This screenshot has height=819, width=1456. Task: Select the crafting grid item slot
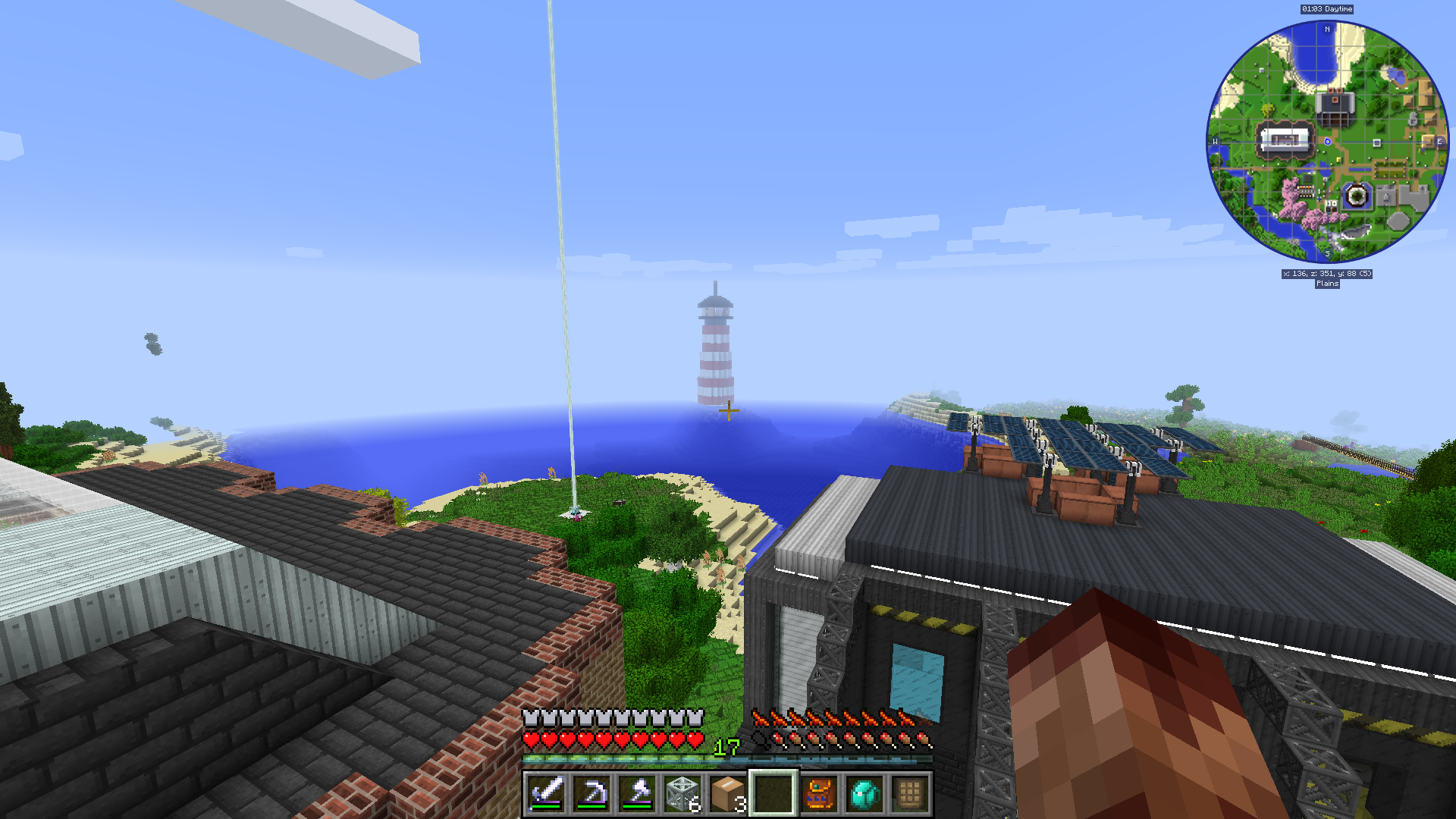pos(910,793)
